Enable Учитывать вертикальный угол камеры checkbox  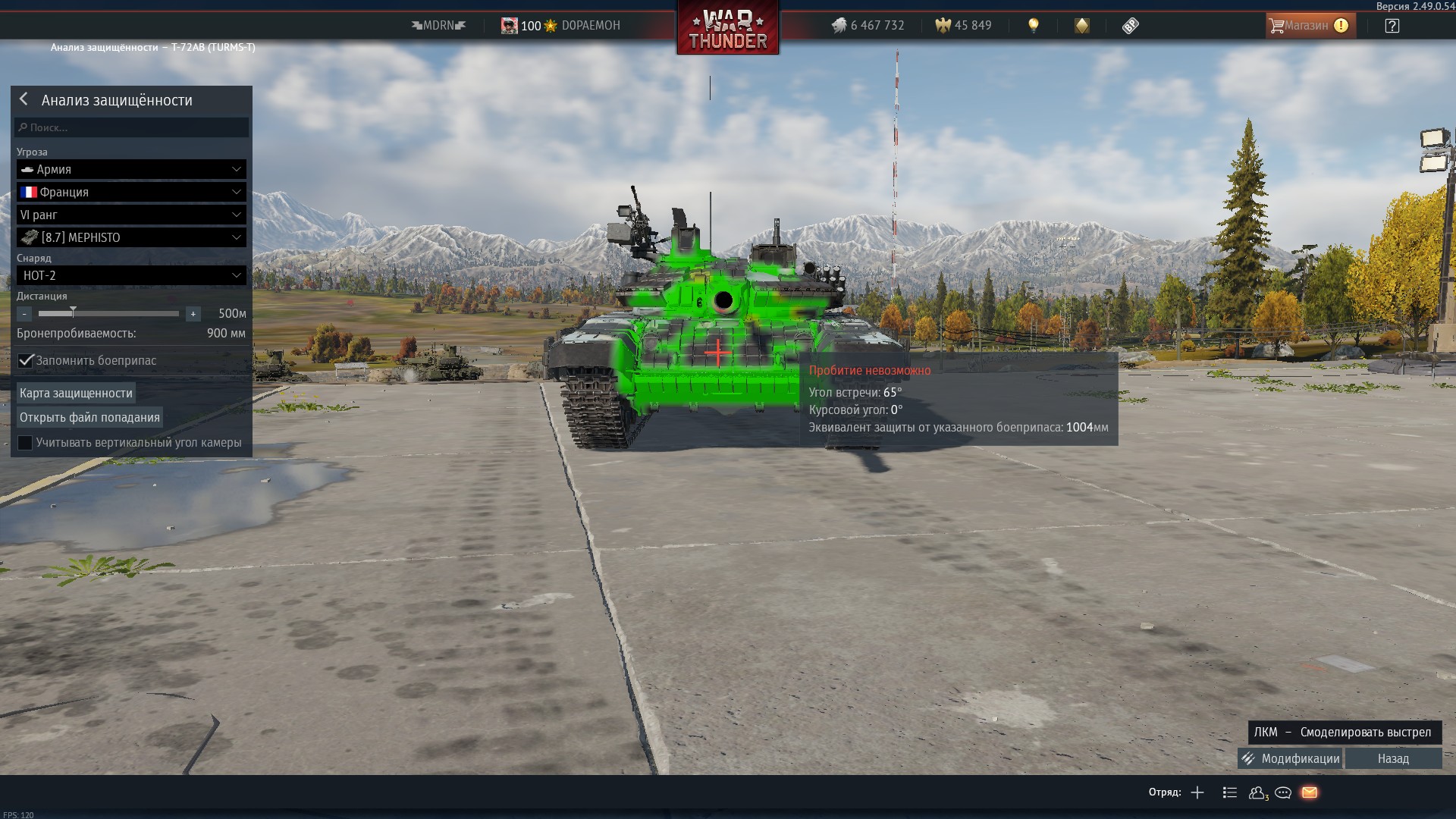click(25, 443)
